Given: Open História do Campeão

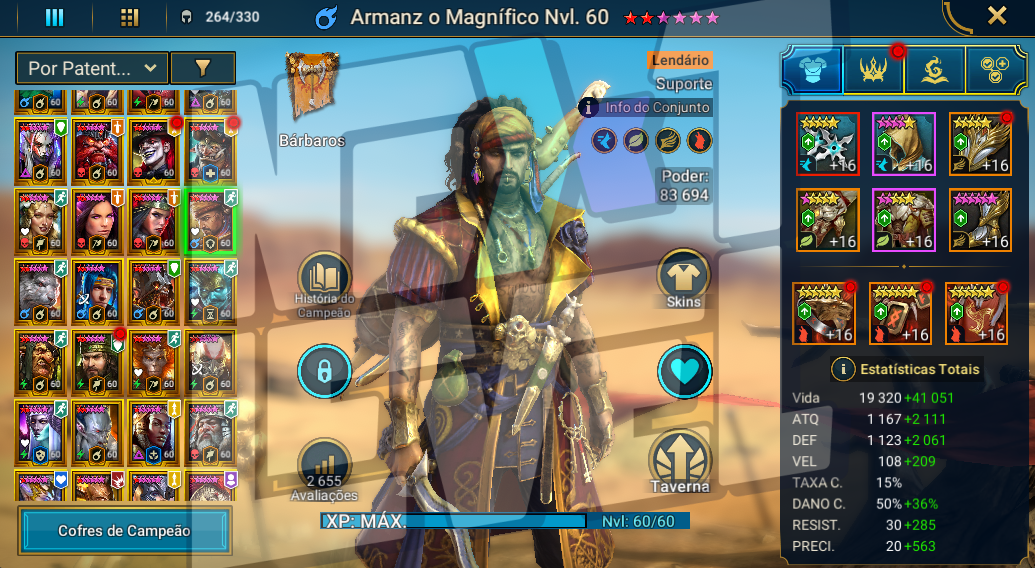Looking at the screenshot, I should [x=324, y=279].
